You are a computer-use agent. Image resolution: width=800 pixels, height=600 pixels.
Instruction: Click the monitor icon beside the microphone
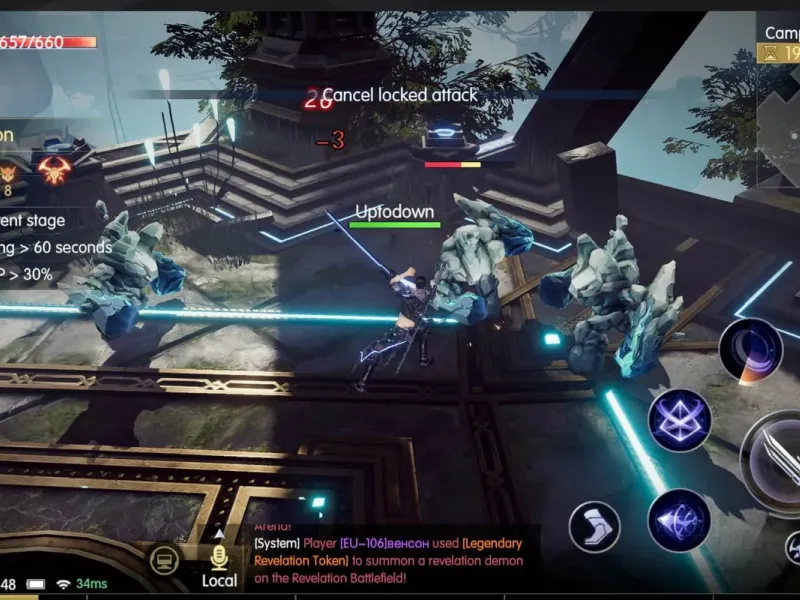tap(165, 561)
